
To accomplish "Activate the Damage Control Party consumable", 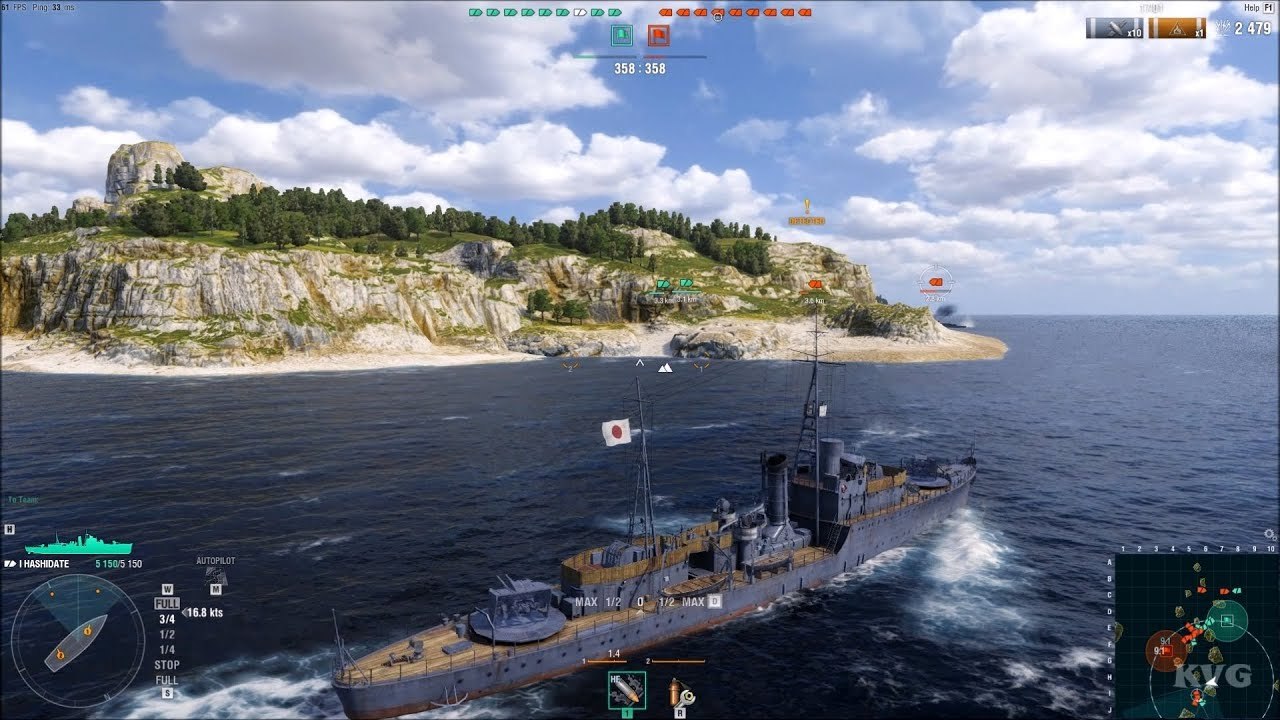I will click(681, 691).
